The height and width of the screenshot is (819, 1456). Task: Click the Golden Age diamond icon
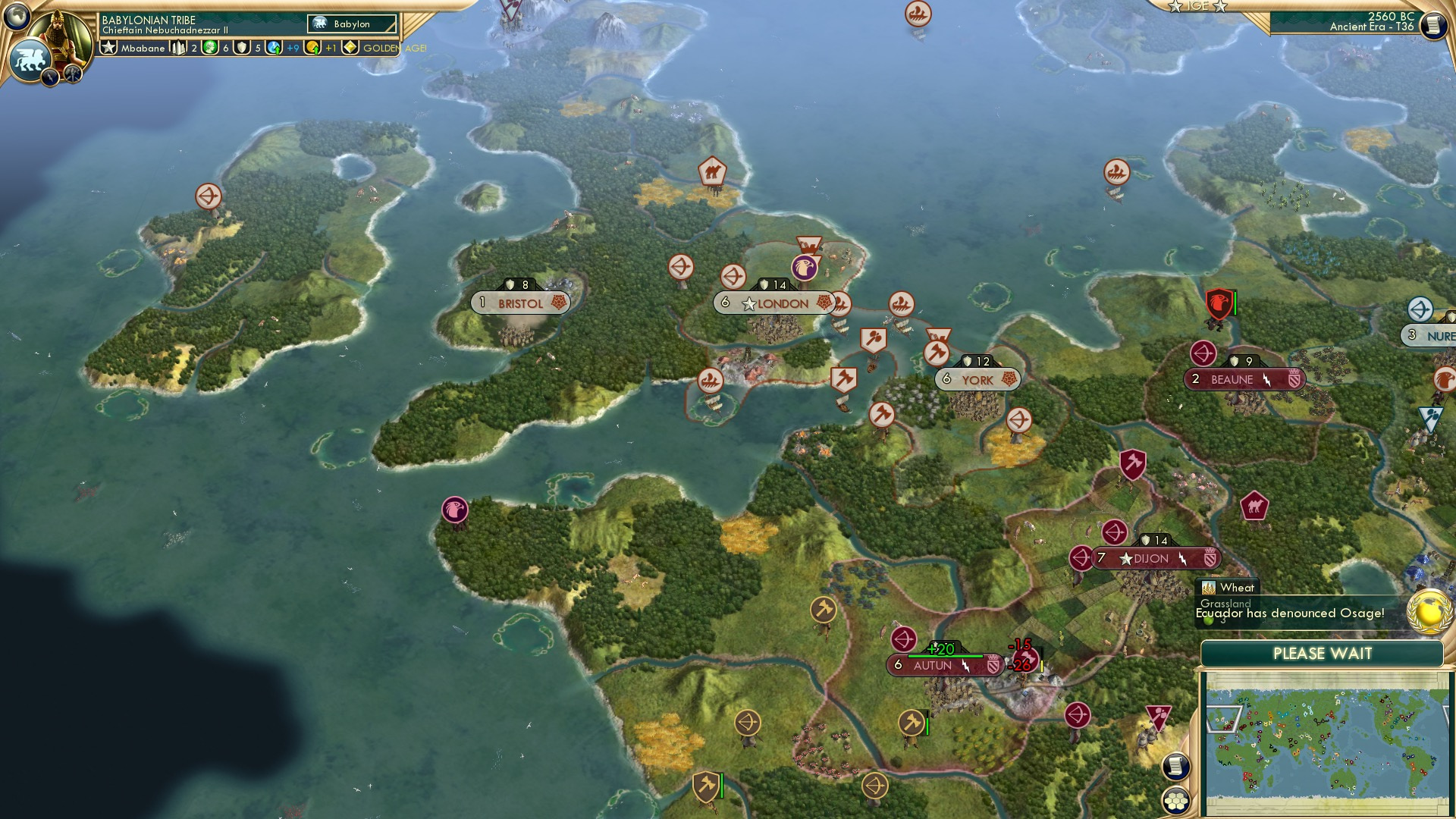[x=350, y=49]
